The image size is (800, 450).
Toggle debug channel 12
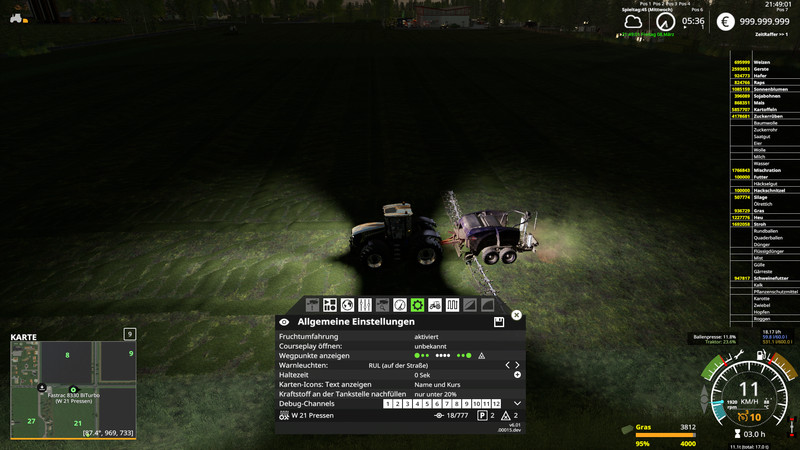click(x=495, y=404)
